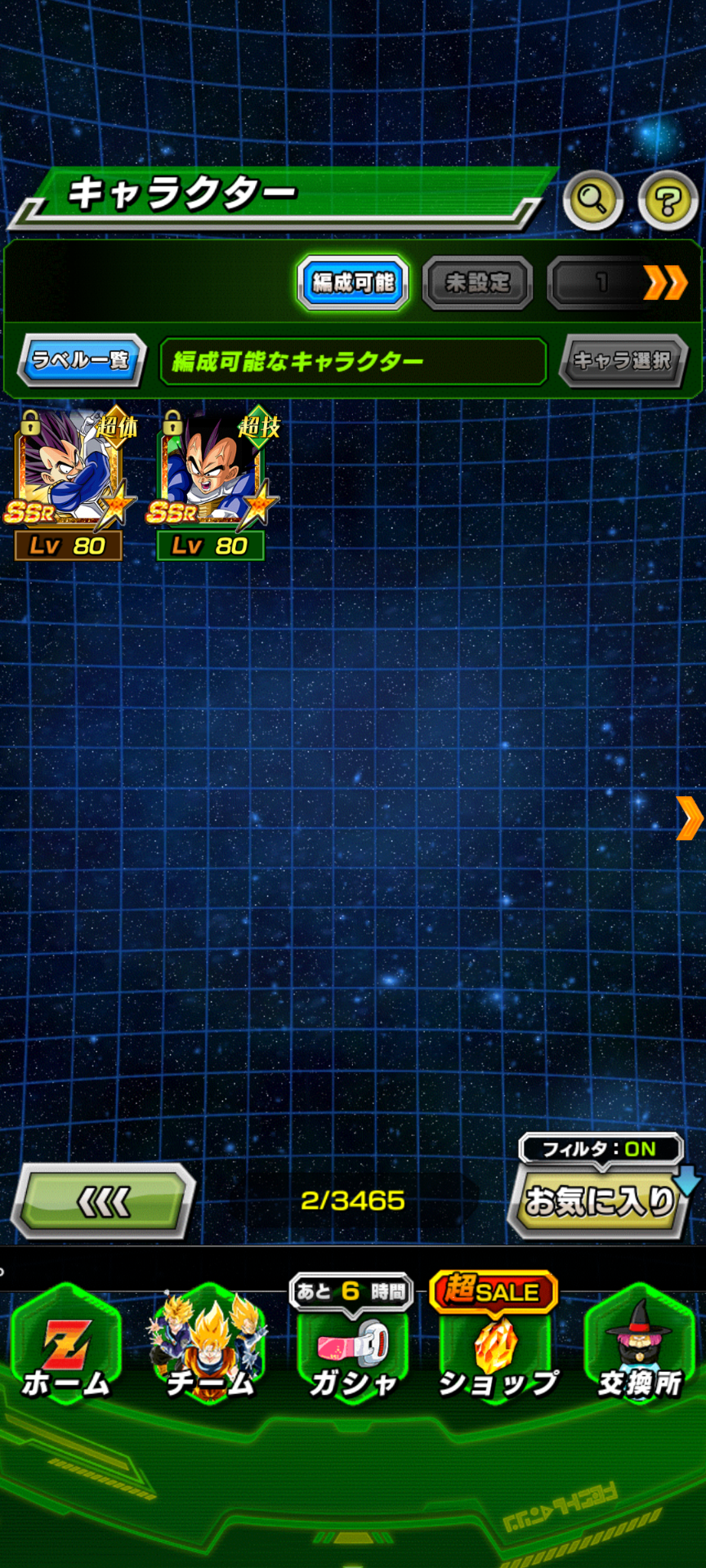This screenshot has height=1568, width=706.
Task: Go back with the green triple-arrow button
Action: tap(104, 1201)
